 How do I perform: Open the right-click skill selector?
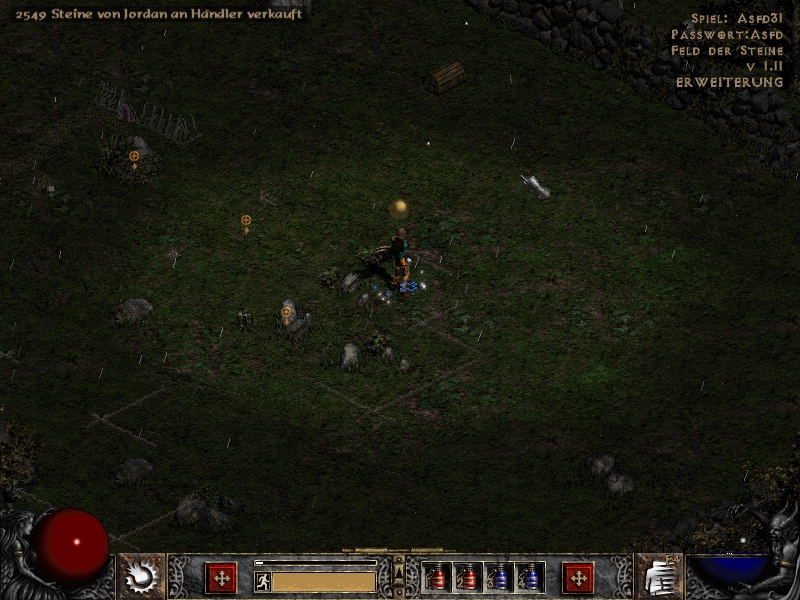coord(578,577)
